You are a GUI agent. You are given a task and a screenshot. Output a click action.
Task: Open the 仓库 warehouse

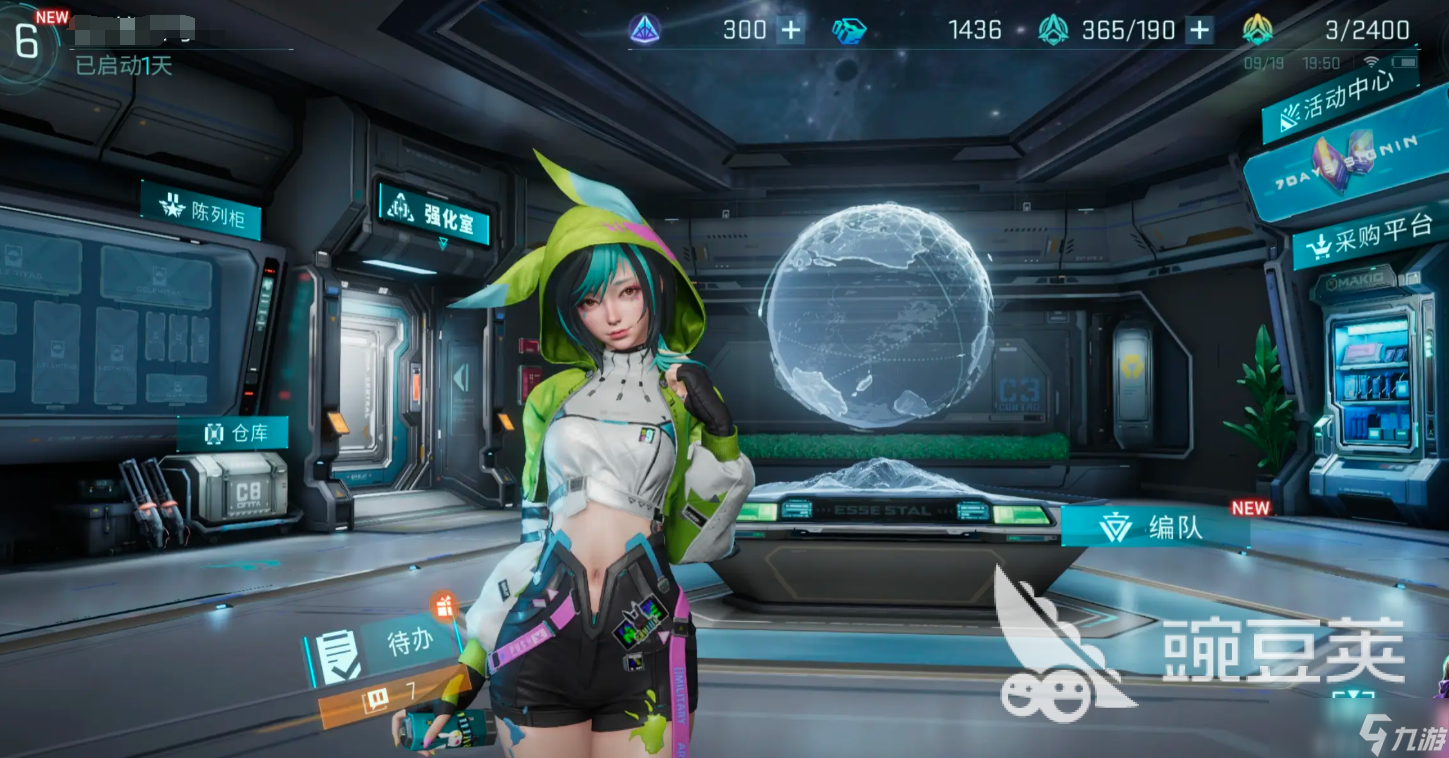[x=233, y=433]
